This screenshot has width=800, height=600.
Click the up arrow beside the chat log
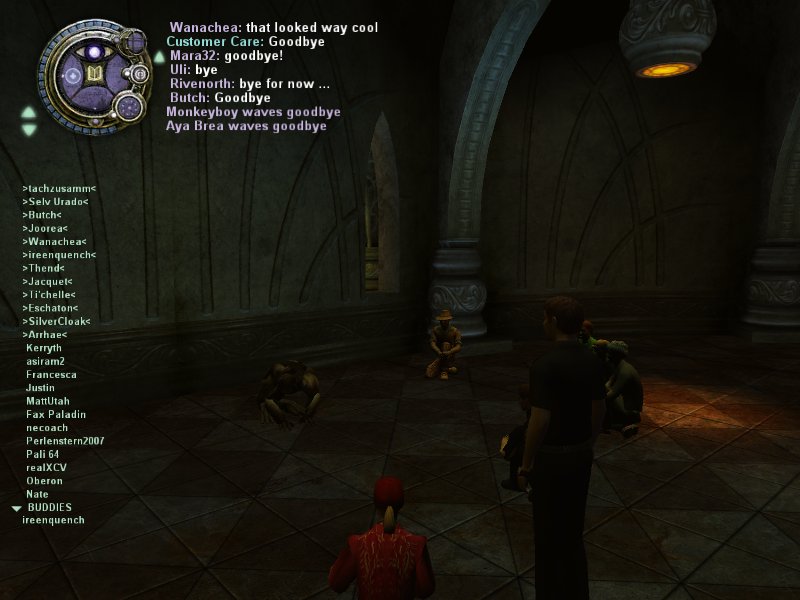coord(159,56)
